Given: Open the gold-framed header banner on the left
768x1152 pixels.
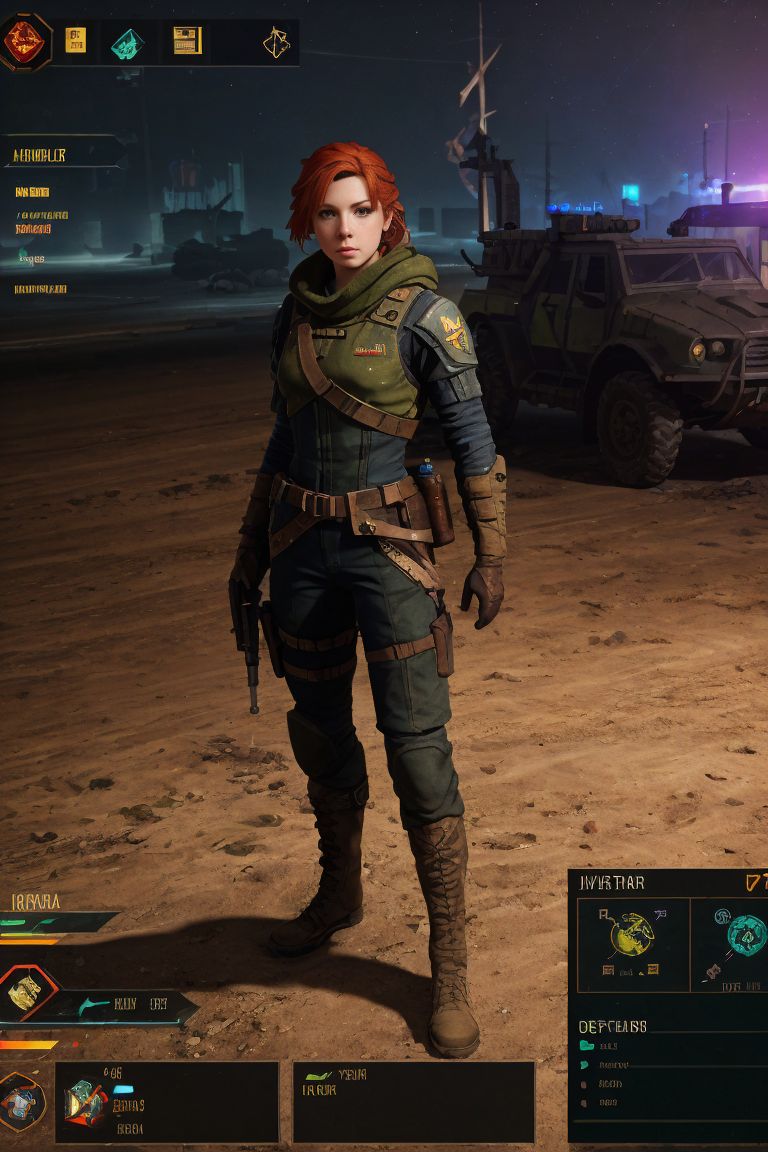Looking at the screenshot, I should (x=60, y=154).
